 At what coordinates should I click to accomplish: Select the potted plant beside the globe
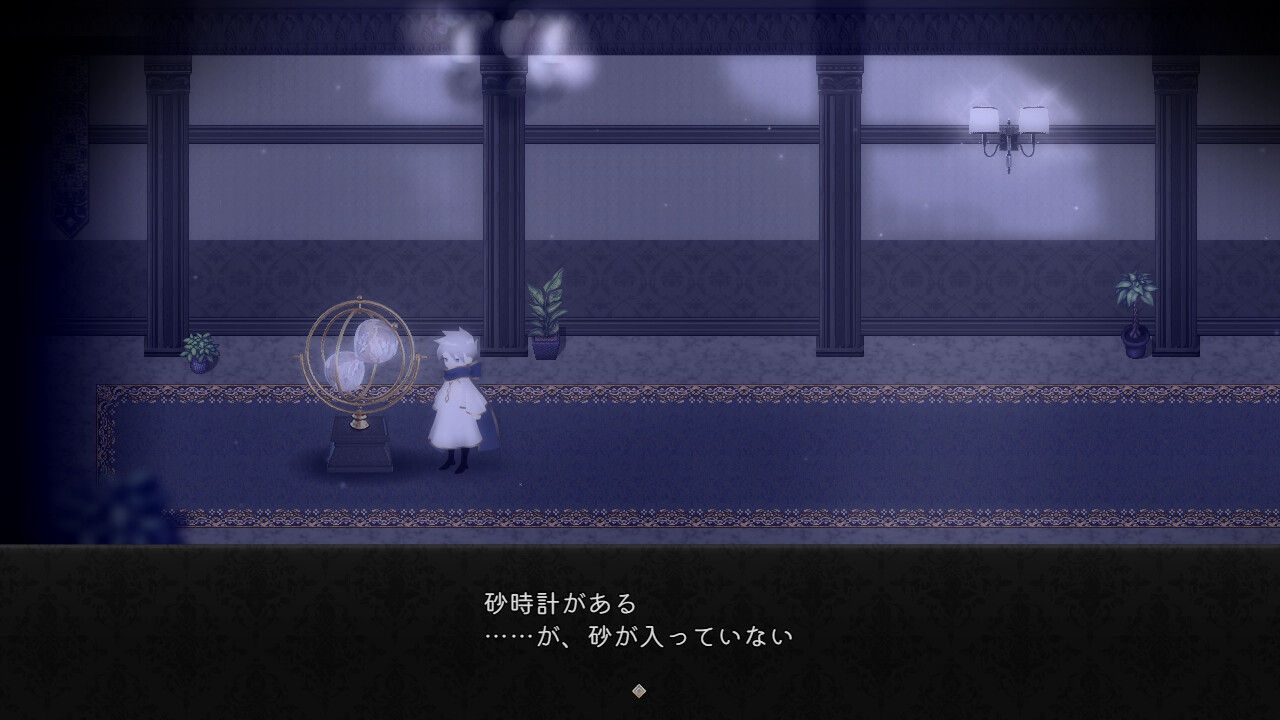(198, 352)
